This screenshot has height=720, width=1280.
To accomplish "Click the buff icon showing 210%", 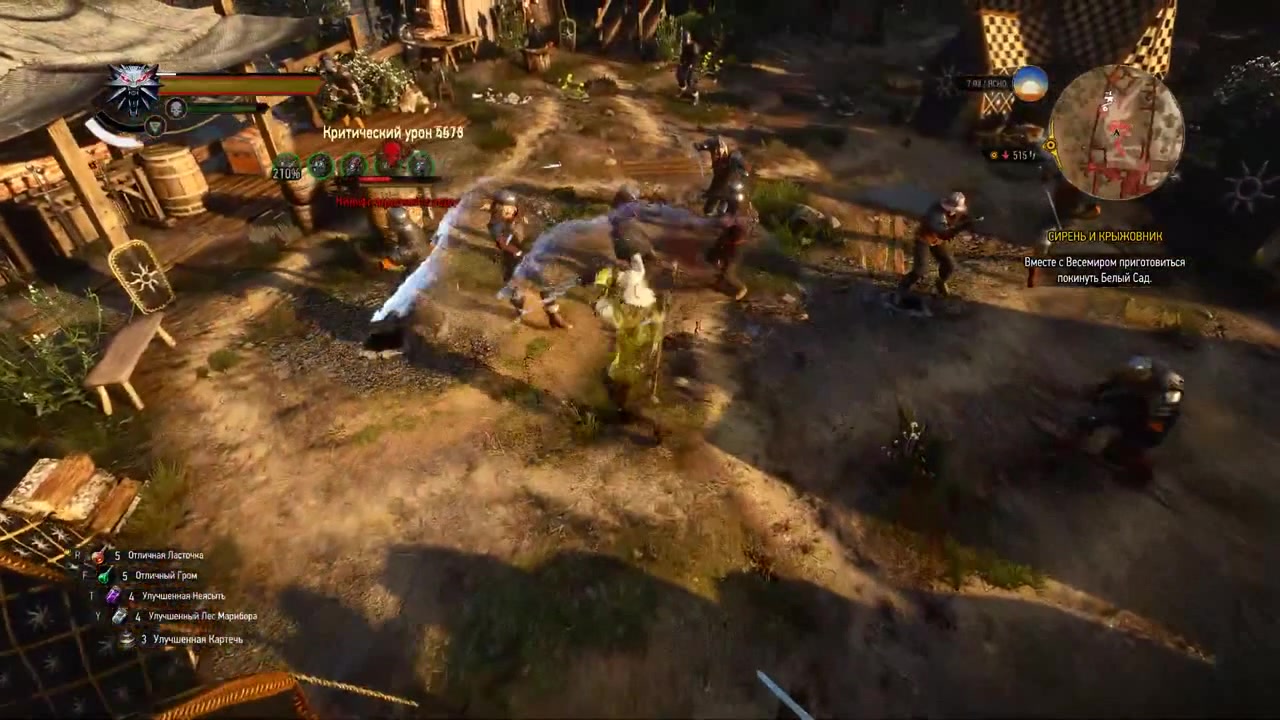I will (287, 166).
